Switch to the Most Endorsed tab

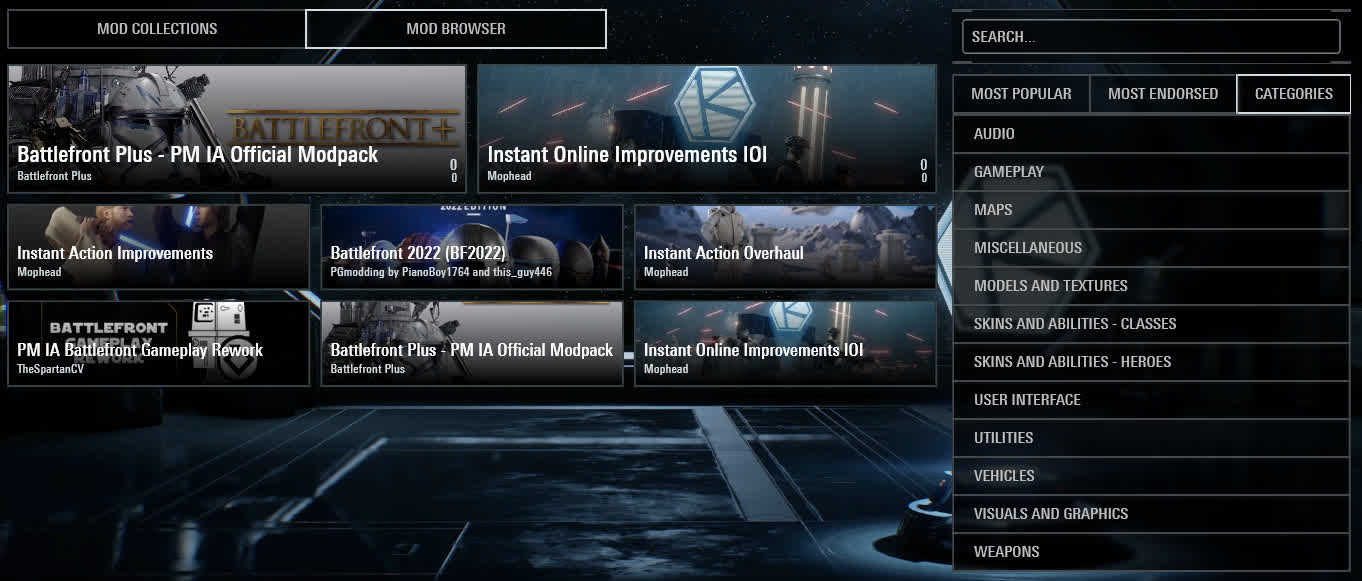(1163, 94)
